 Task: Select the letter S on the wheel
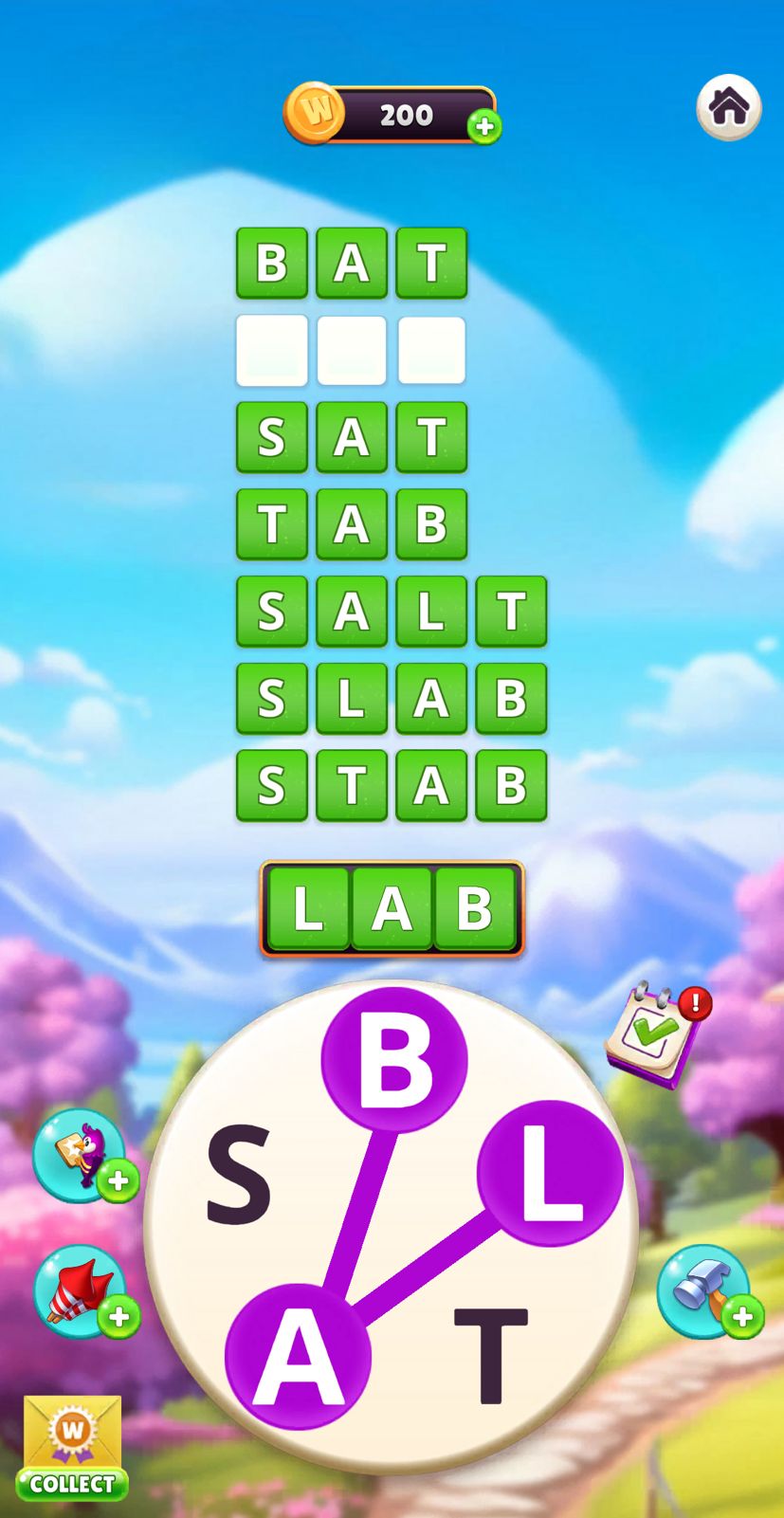click(x=239, y=1173)
